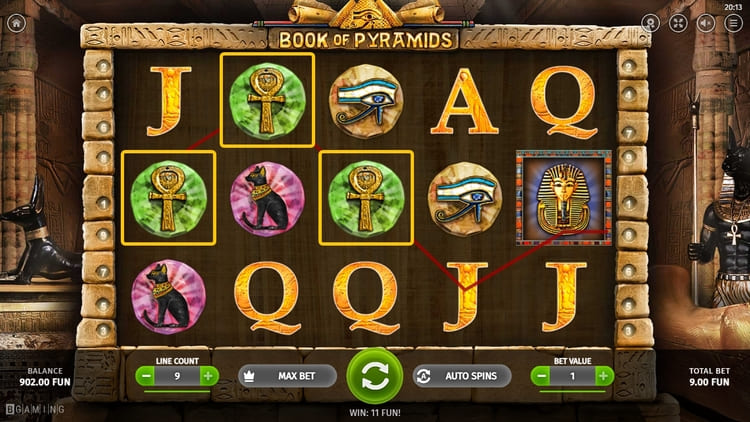The height and width of the screenshot is (422, 750).
Task: Lower the bet value with minus
Action: [542, 376]
